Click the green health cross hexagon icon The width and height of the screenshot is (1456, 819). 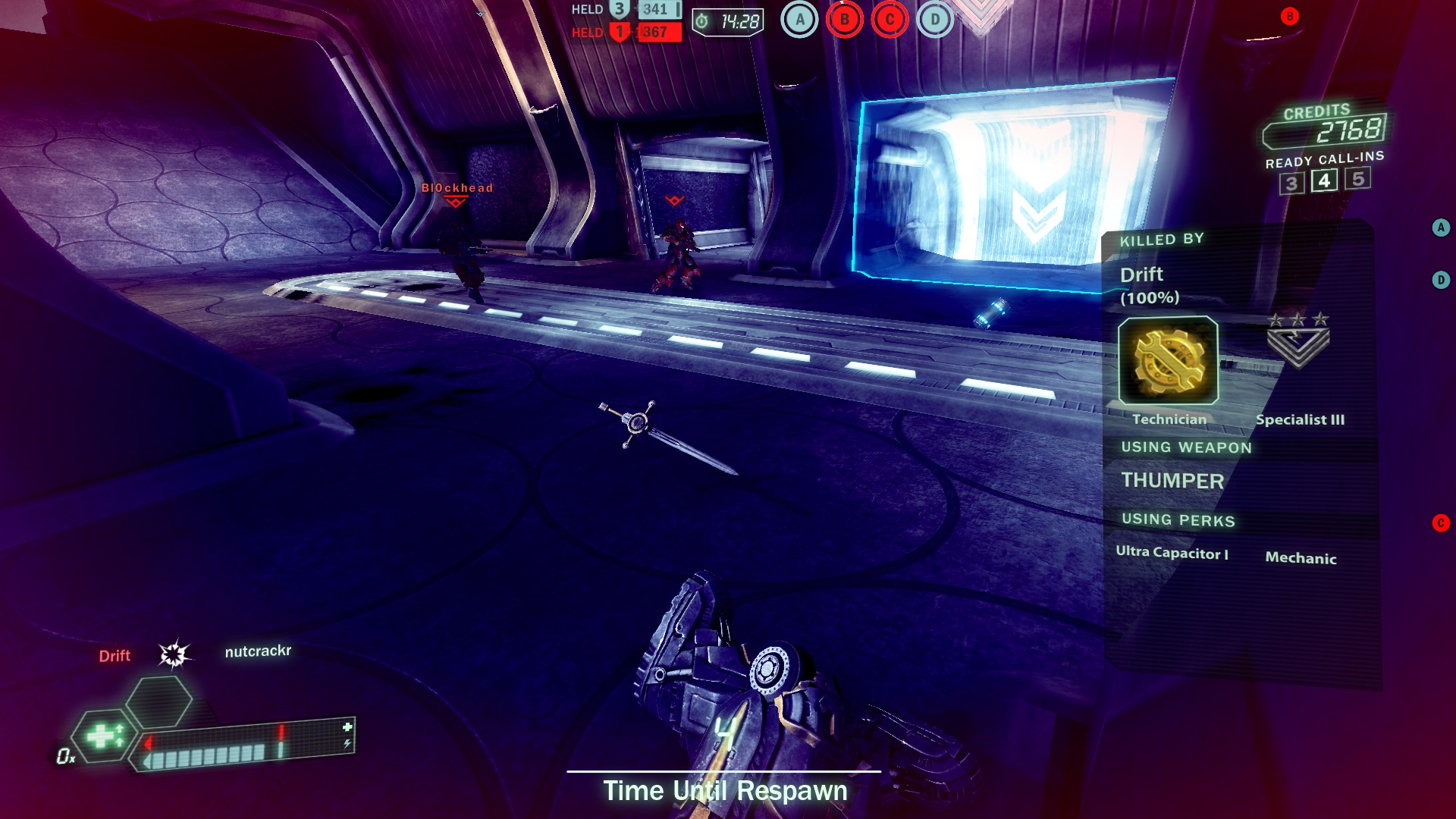pos(104,736)
